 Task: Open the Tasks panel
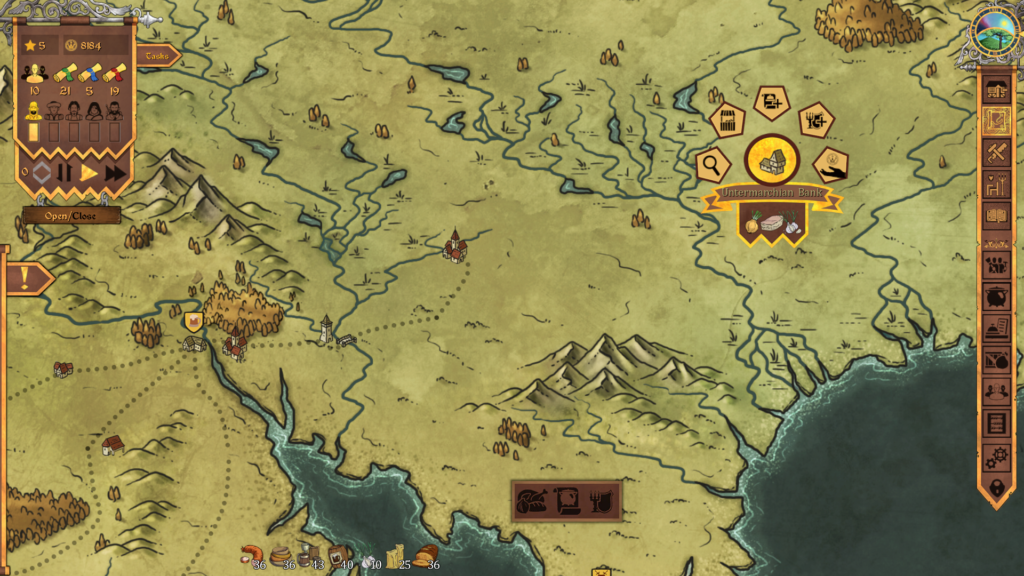tap(157, 56)
